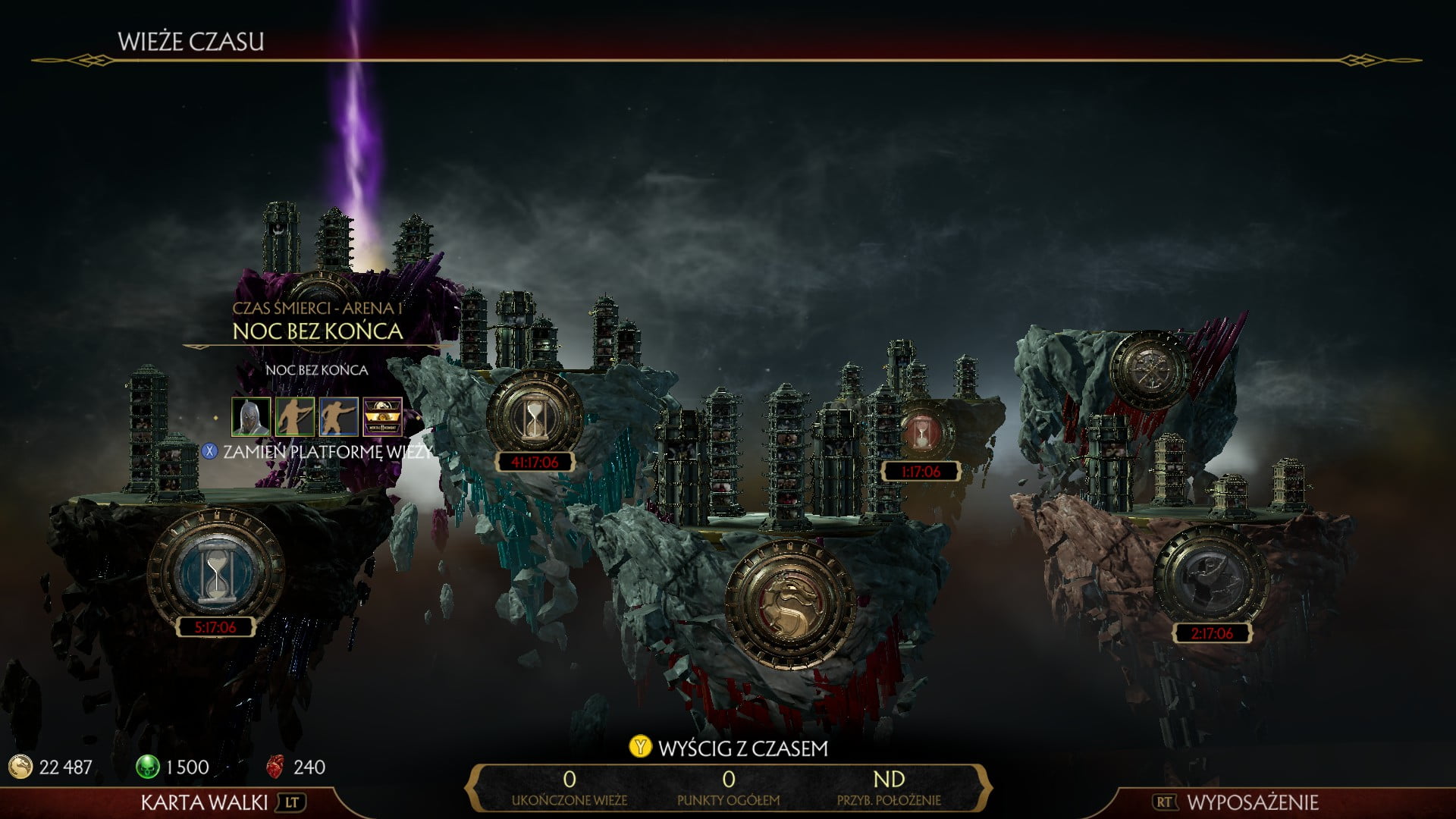The width and height of the screenshot is (1456, 819).
Task: View the Mortal Kombat 11 banner reward
Action: point(383,416)
